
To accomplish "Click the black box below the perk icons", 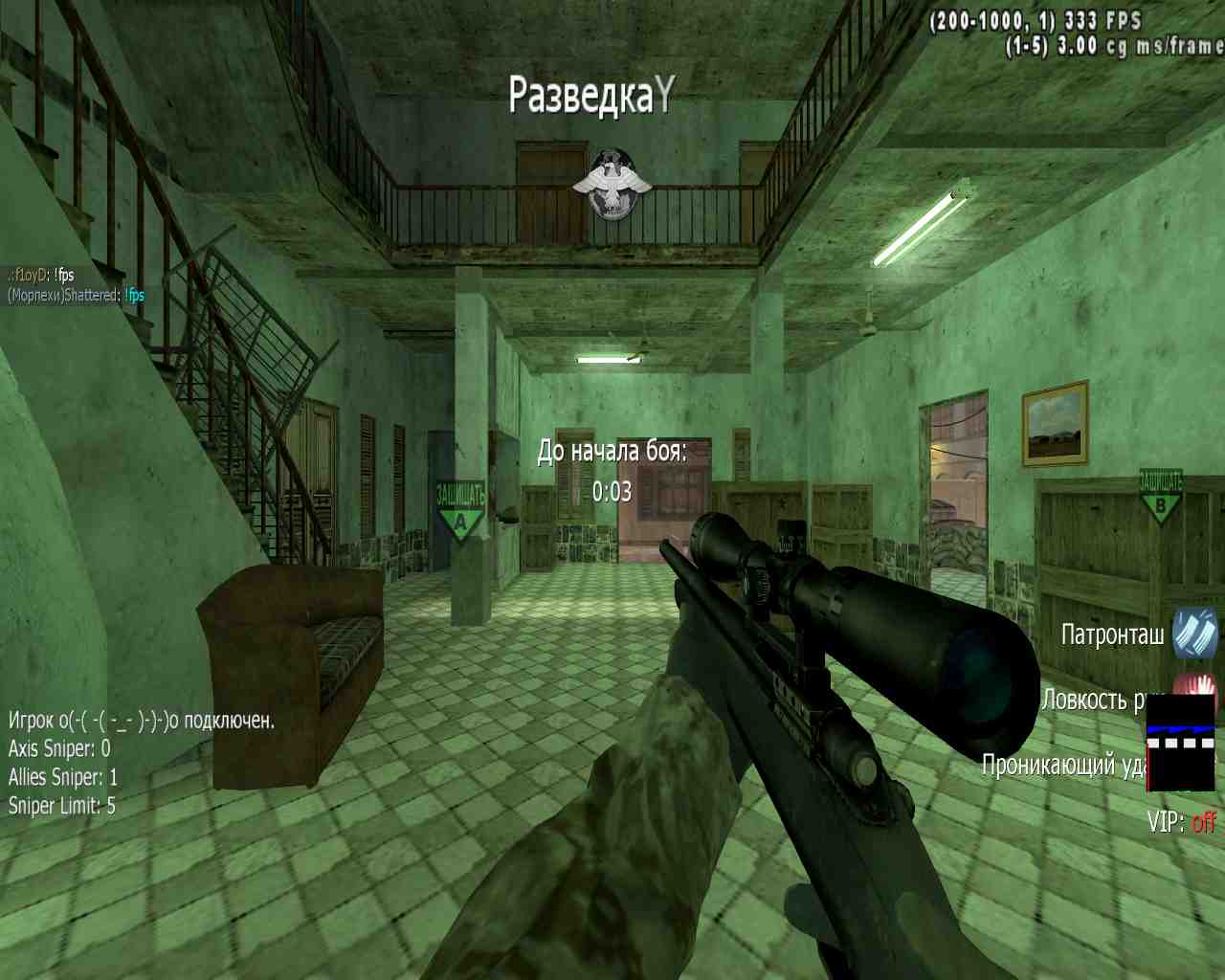I will [1180, 745].
